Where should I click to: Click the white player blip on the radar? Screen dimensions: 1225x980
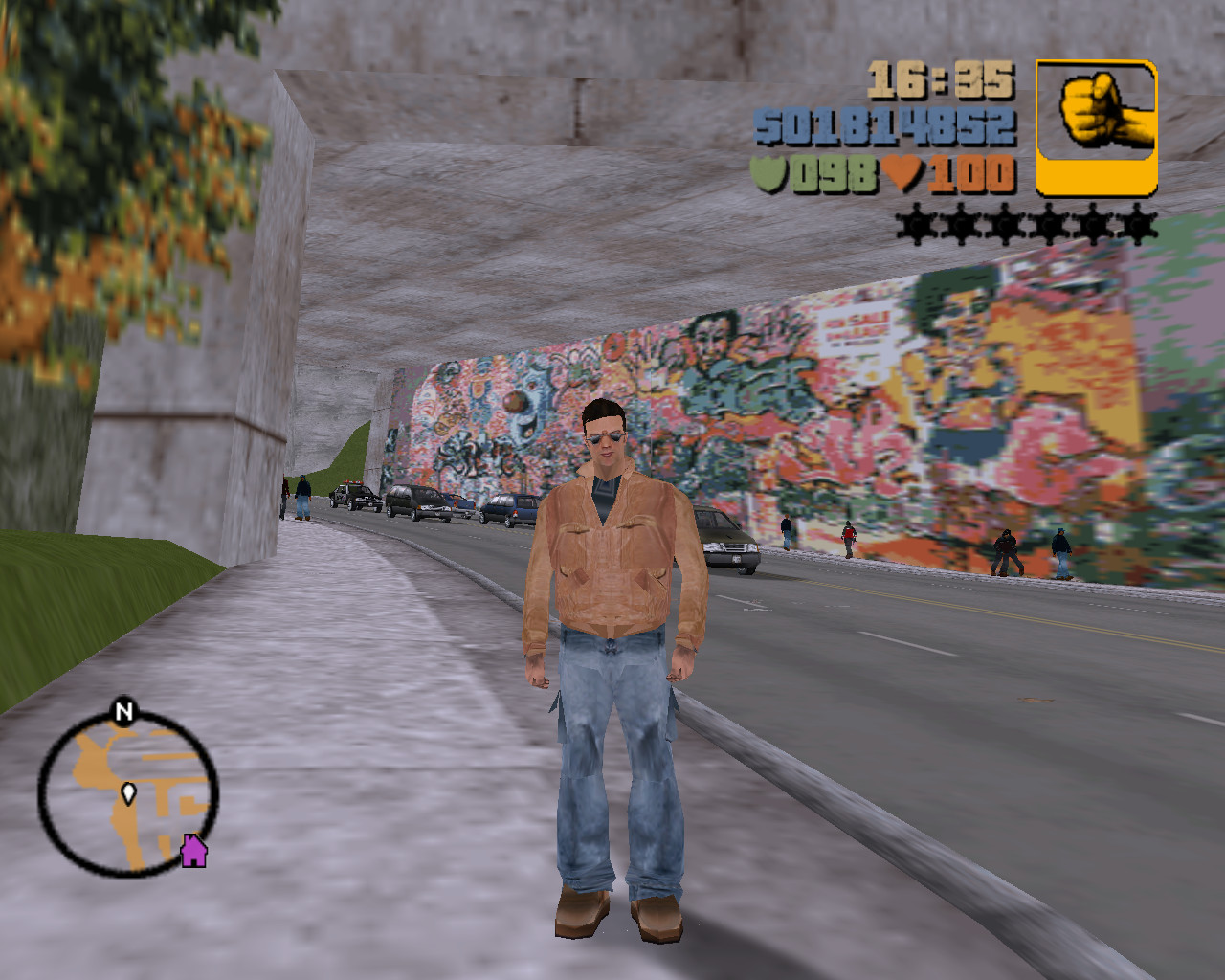pos(127,792)
